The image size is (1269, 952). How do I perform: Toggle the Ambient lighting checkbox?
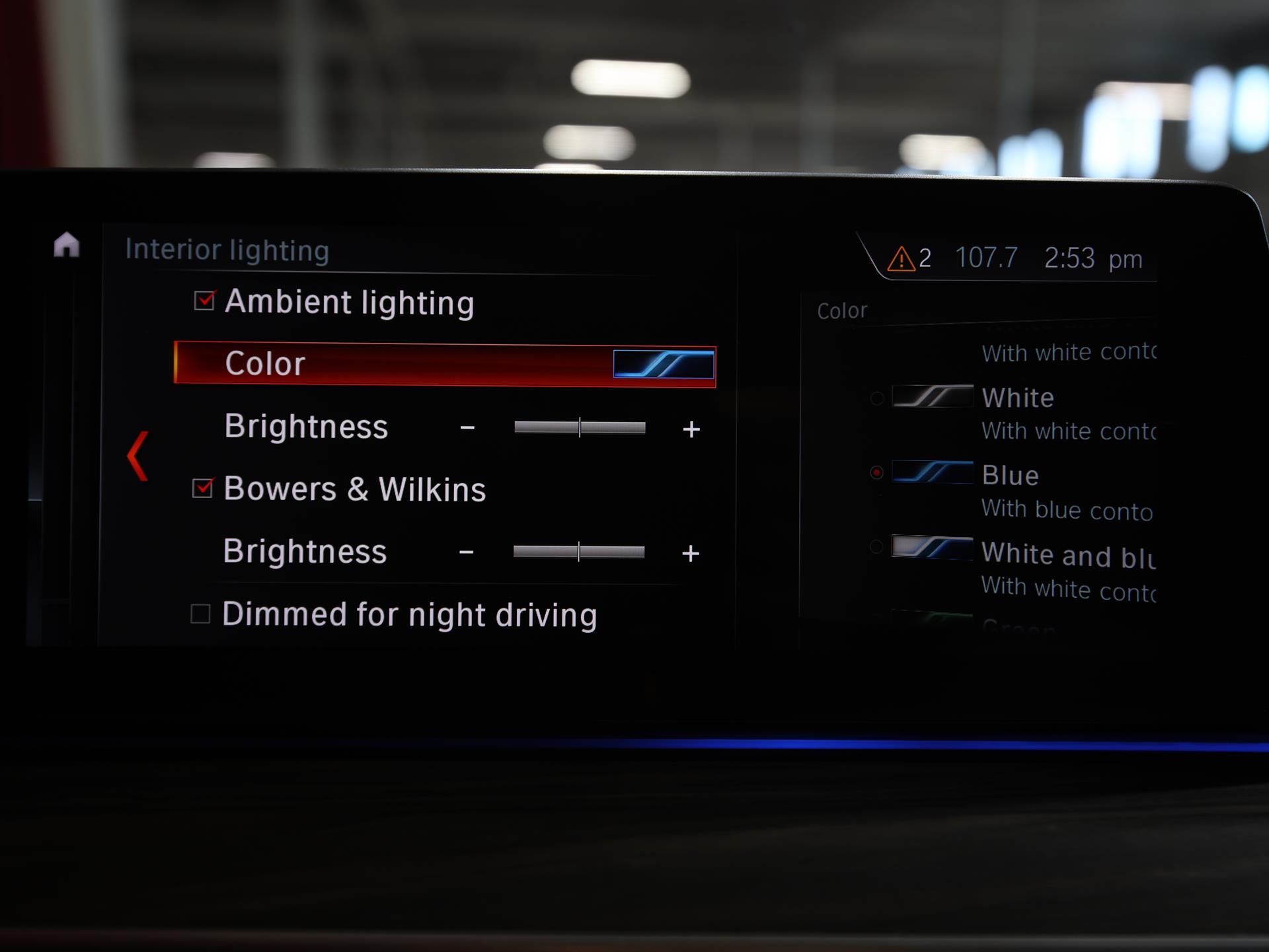tap(204, 301)
